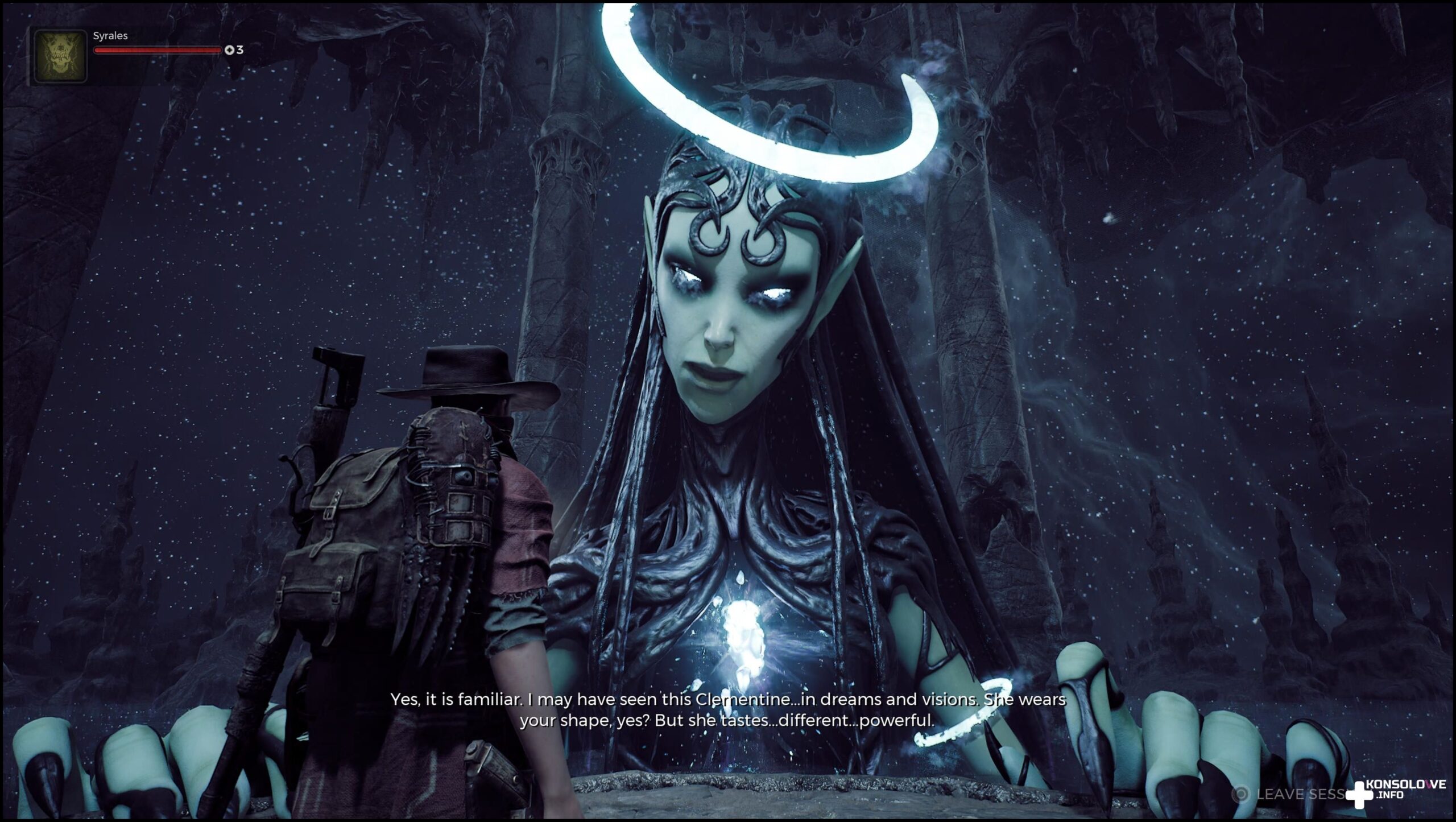Select the Leave Session option
This screenshot has height=822, width=1456.
coord(1290,794)
